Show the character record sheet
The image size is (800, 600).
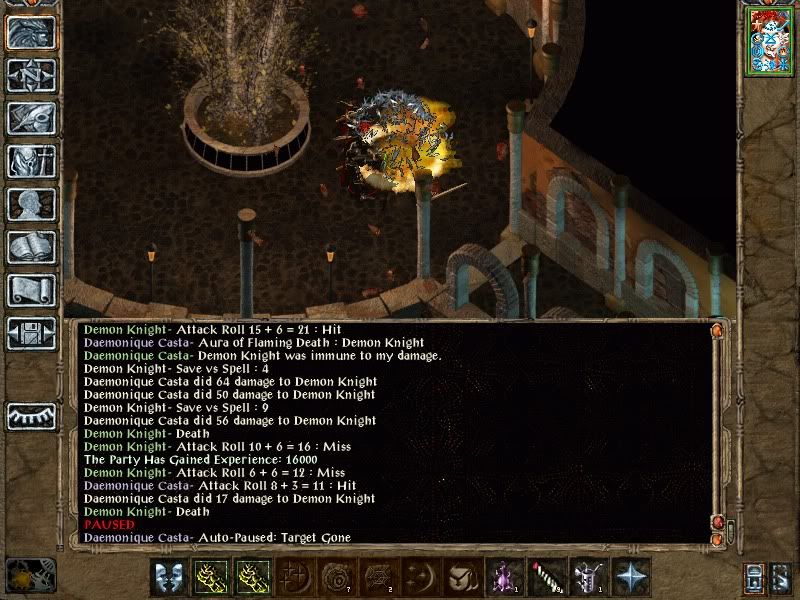(31, 204)
